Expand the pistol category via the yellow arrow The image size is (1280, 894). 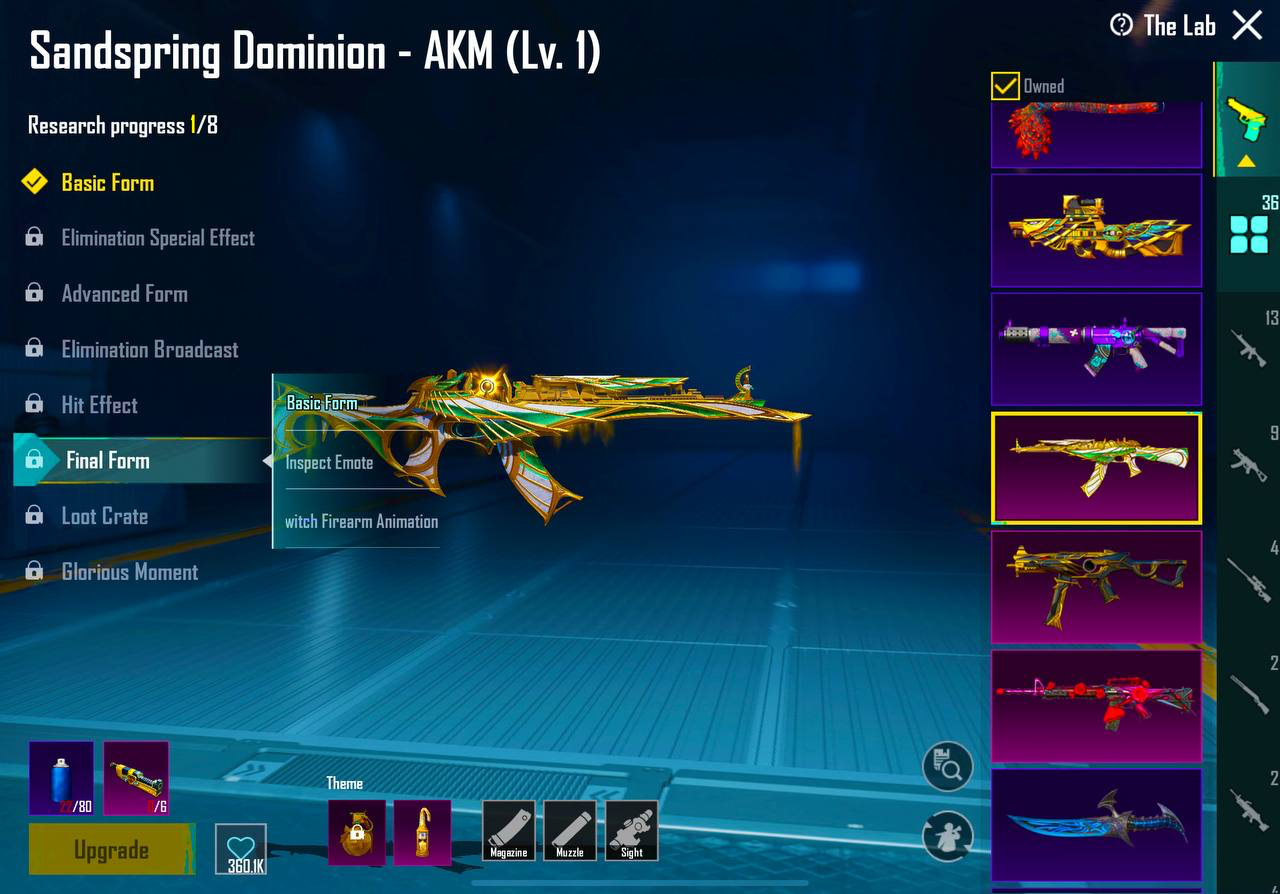[1247, 160]
